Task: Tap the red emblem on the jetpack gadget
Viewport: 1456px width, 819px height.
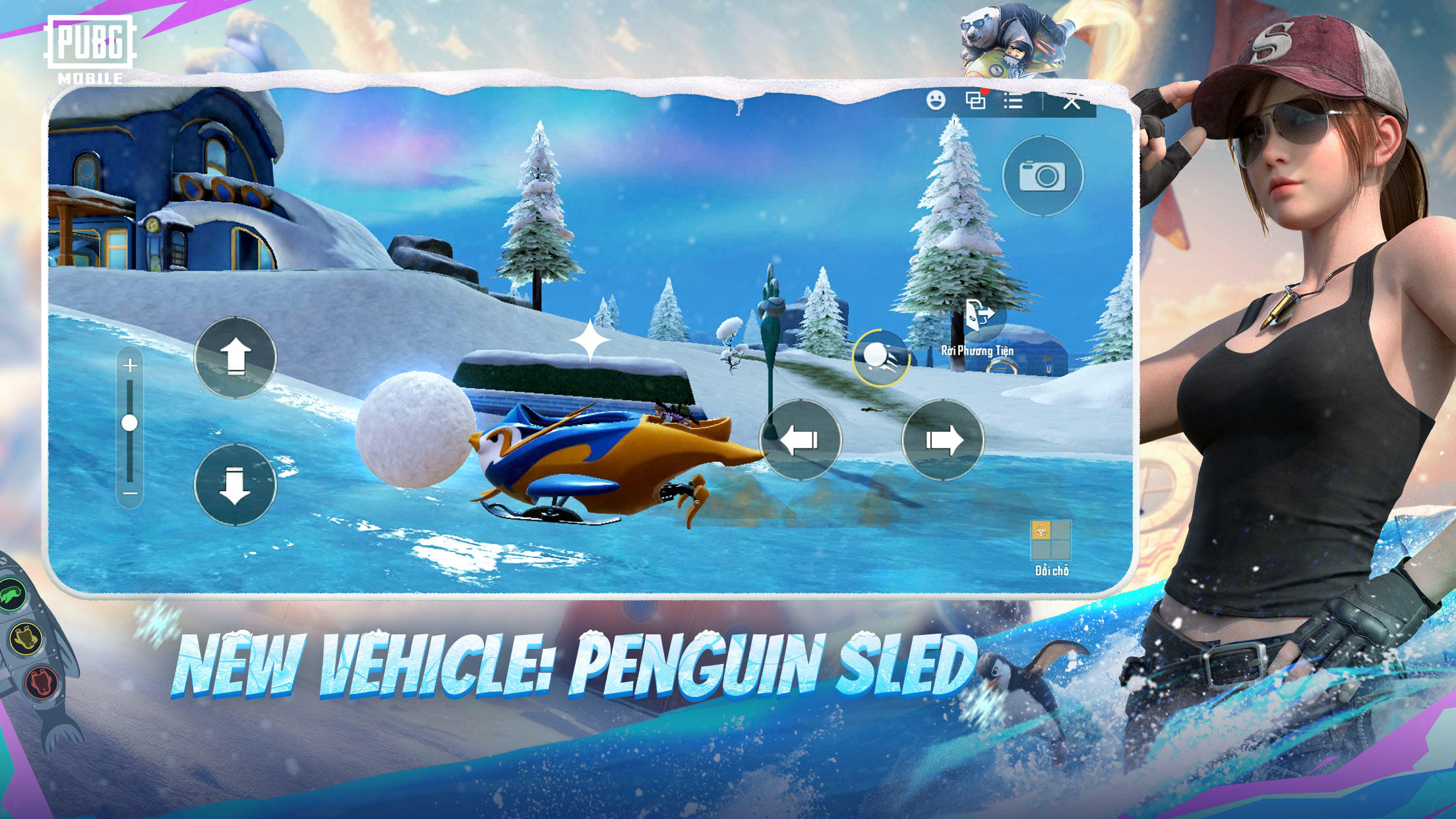Action: (40, 682)
